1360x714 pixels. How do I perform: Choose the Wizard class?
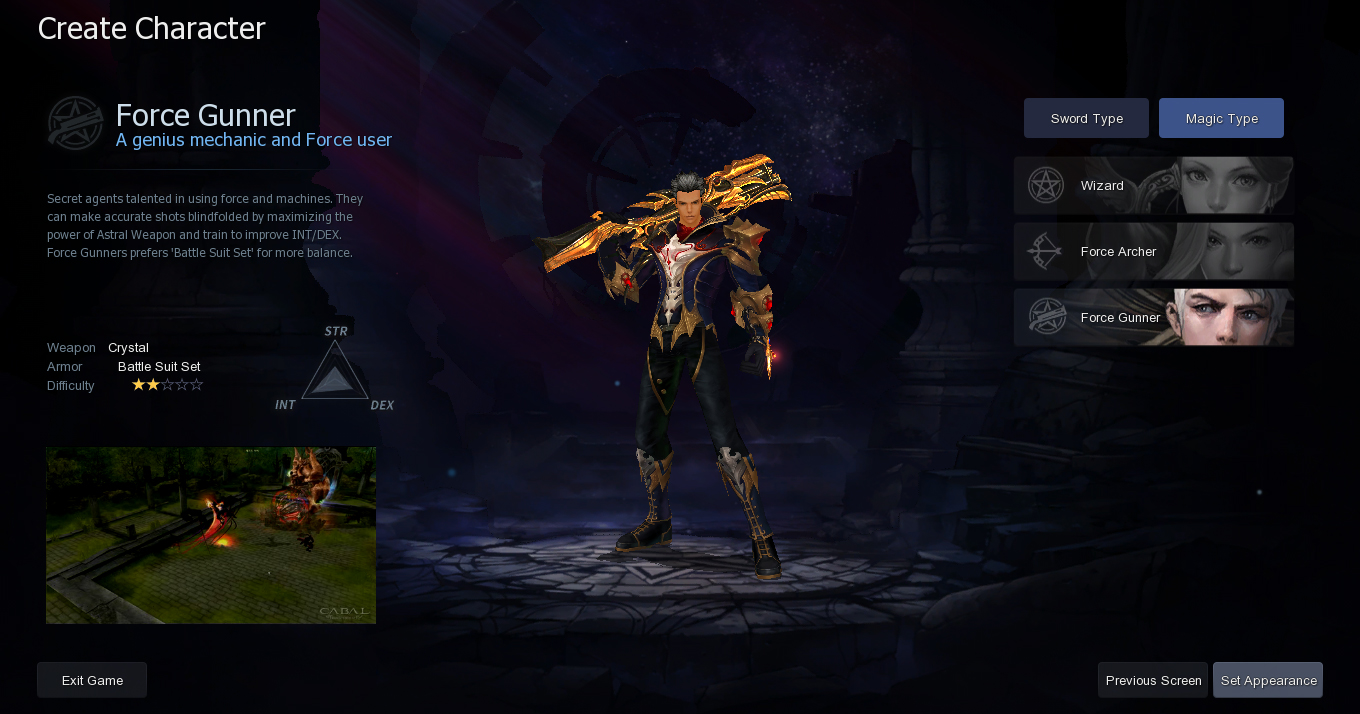(x=1153, y=186)
